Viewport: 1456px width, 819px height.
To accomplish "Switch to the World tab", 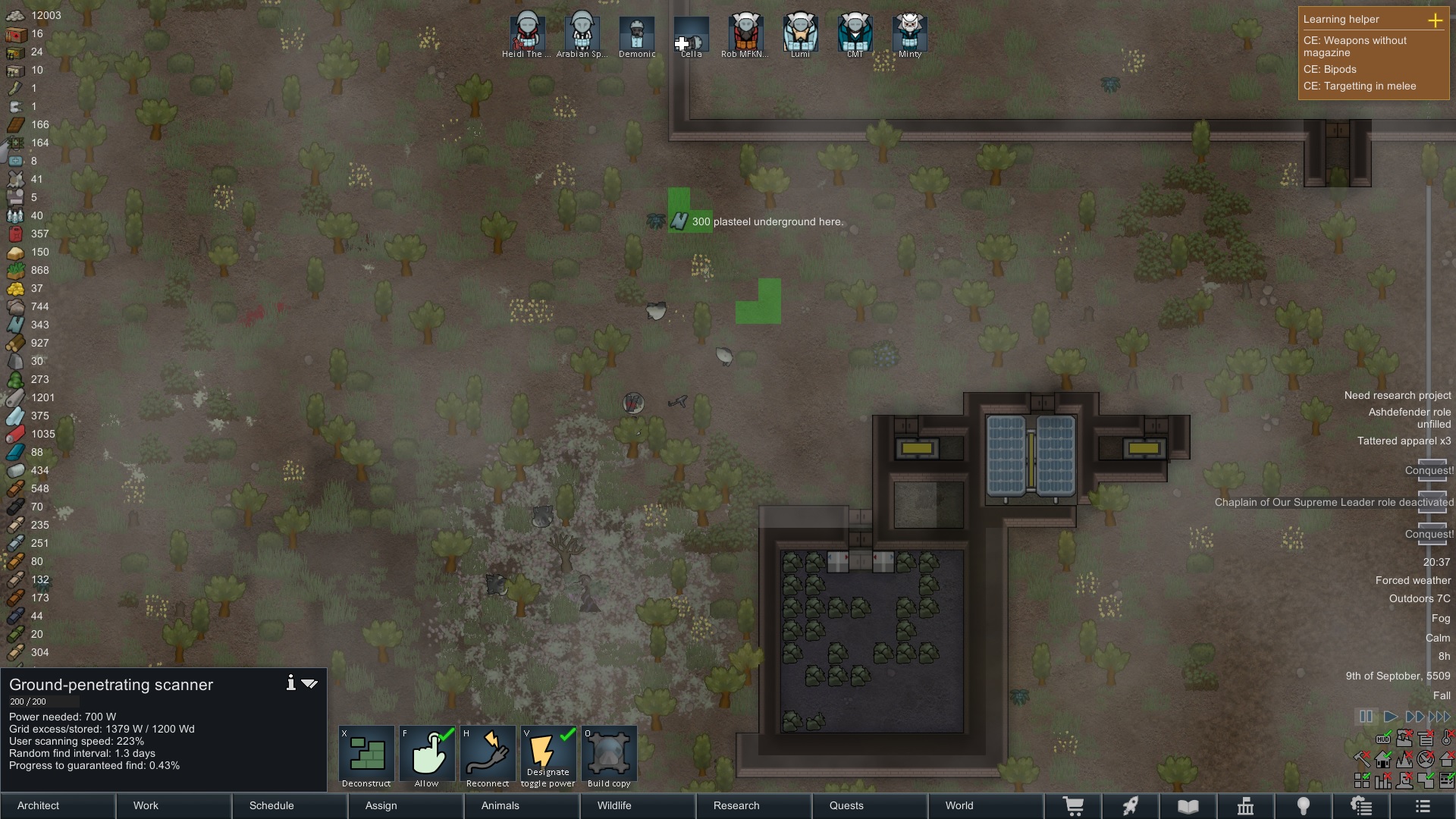I will [x=959, y=805].
